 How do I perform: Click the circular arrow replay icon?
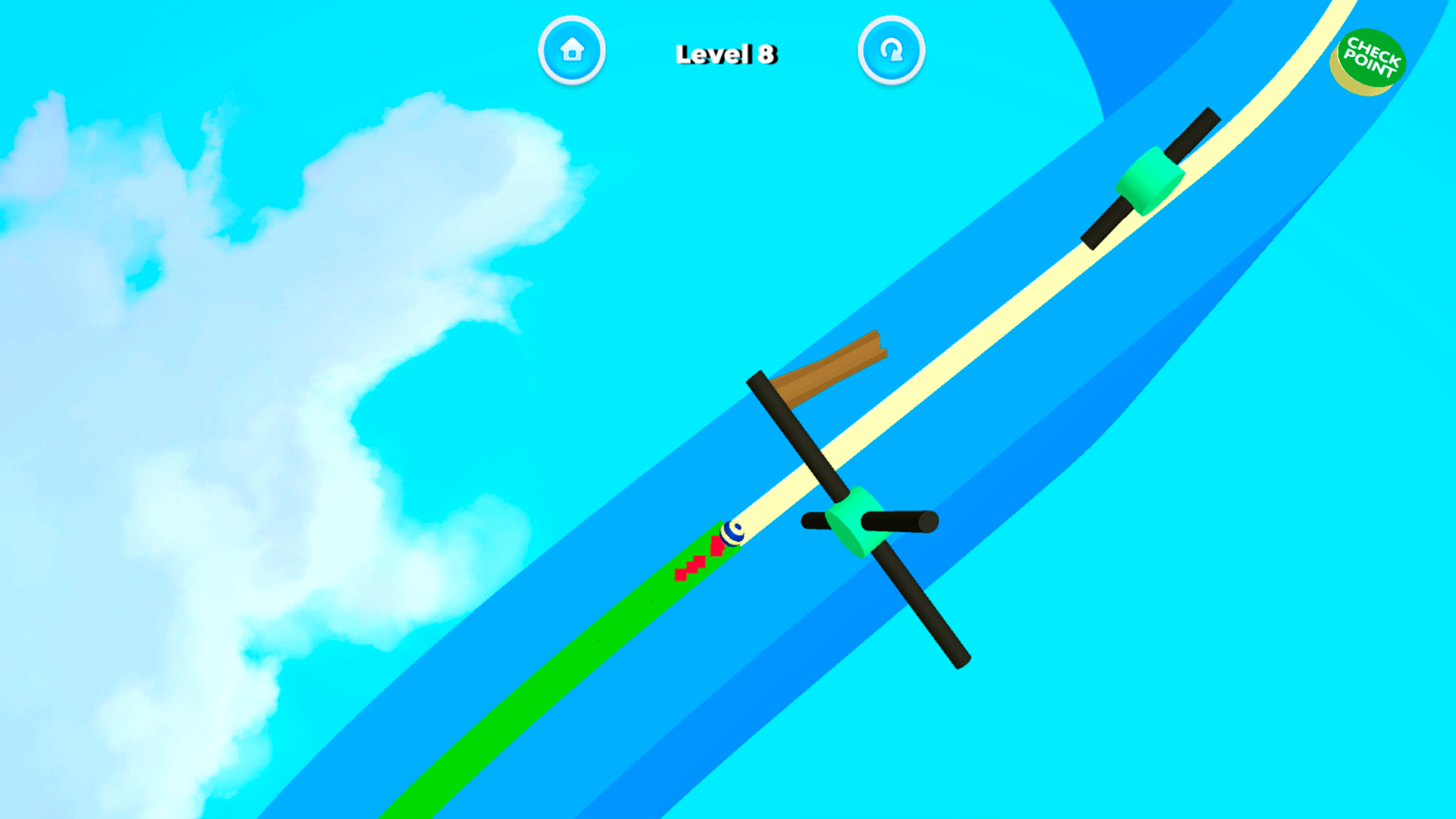pos(891,50)
